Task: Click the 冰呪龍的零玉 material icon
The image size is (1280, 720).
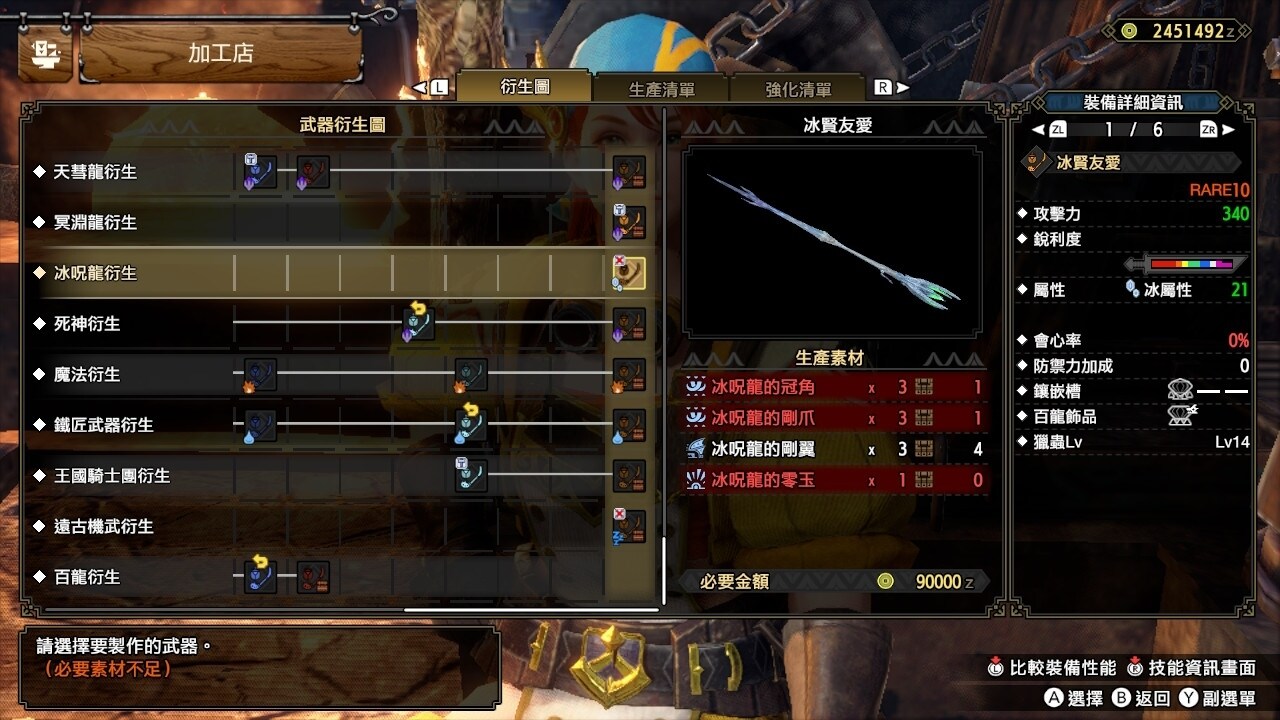Action: tap(695, 476)
